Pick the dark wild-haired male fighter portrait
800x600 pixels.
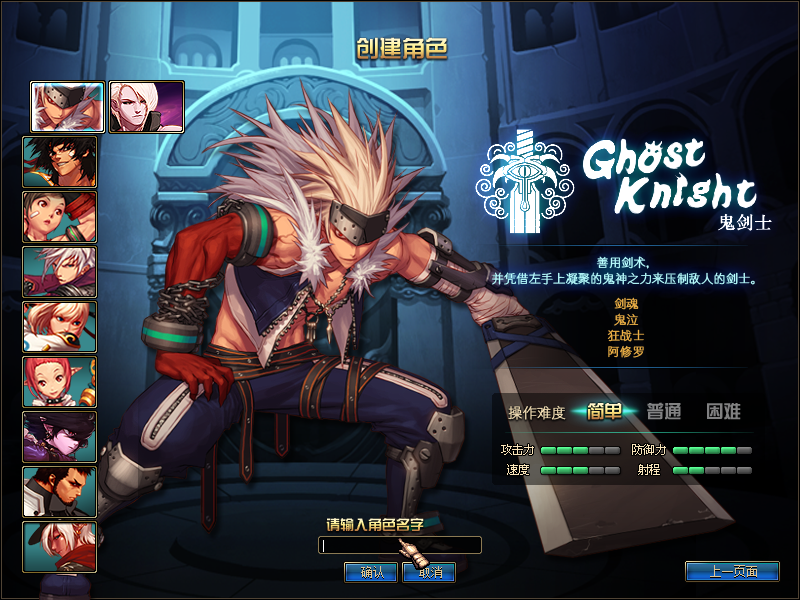[60, 162]
